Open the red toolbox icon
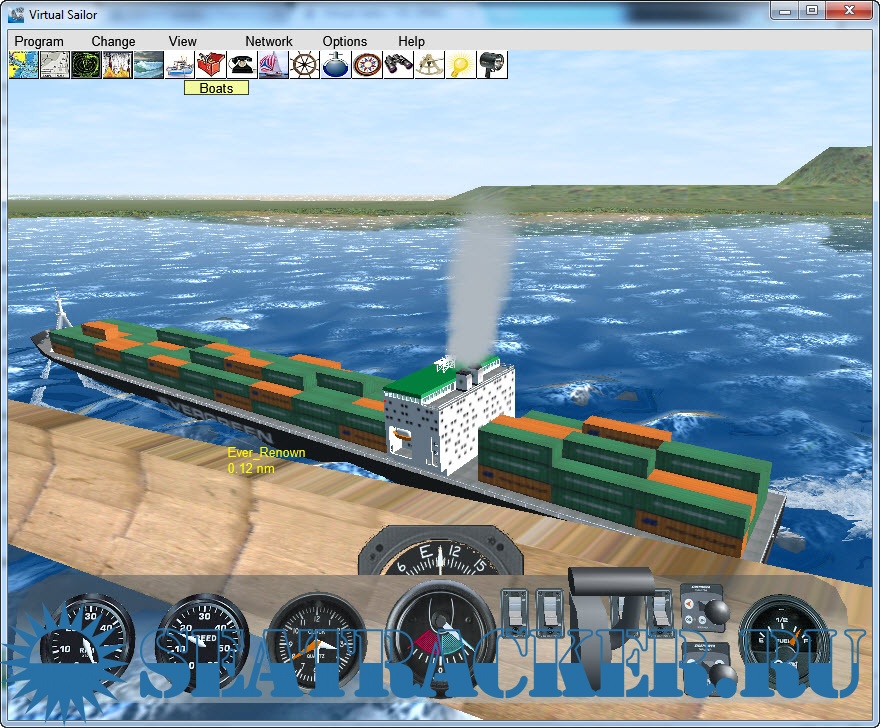Viewport: 880px width, 728px height. [211, 65]
